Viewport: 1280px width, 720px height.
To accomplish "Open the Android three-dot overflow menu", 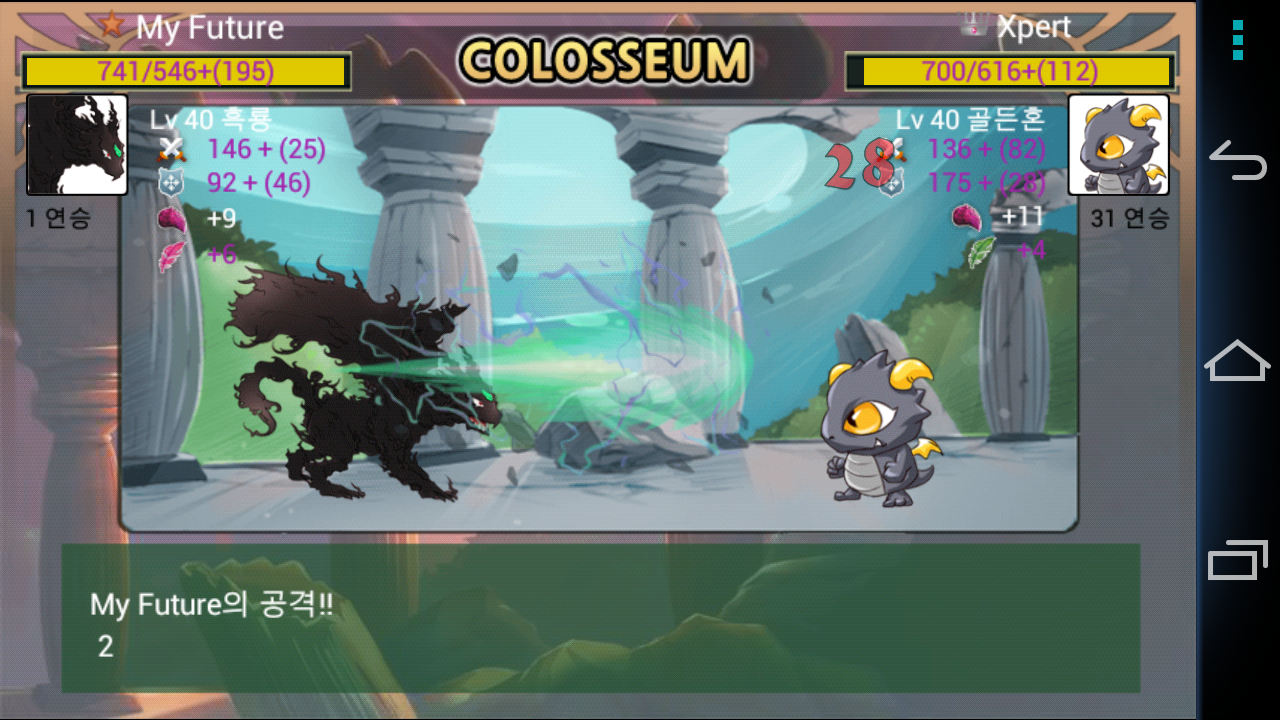I will 1238,41.
